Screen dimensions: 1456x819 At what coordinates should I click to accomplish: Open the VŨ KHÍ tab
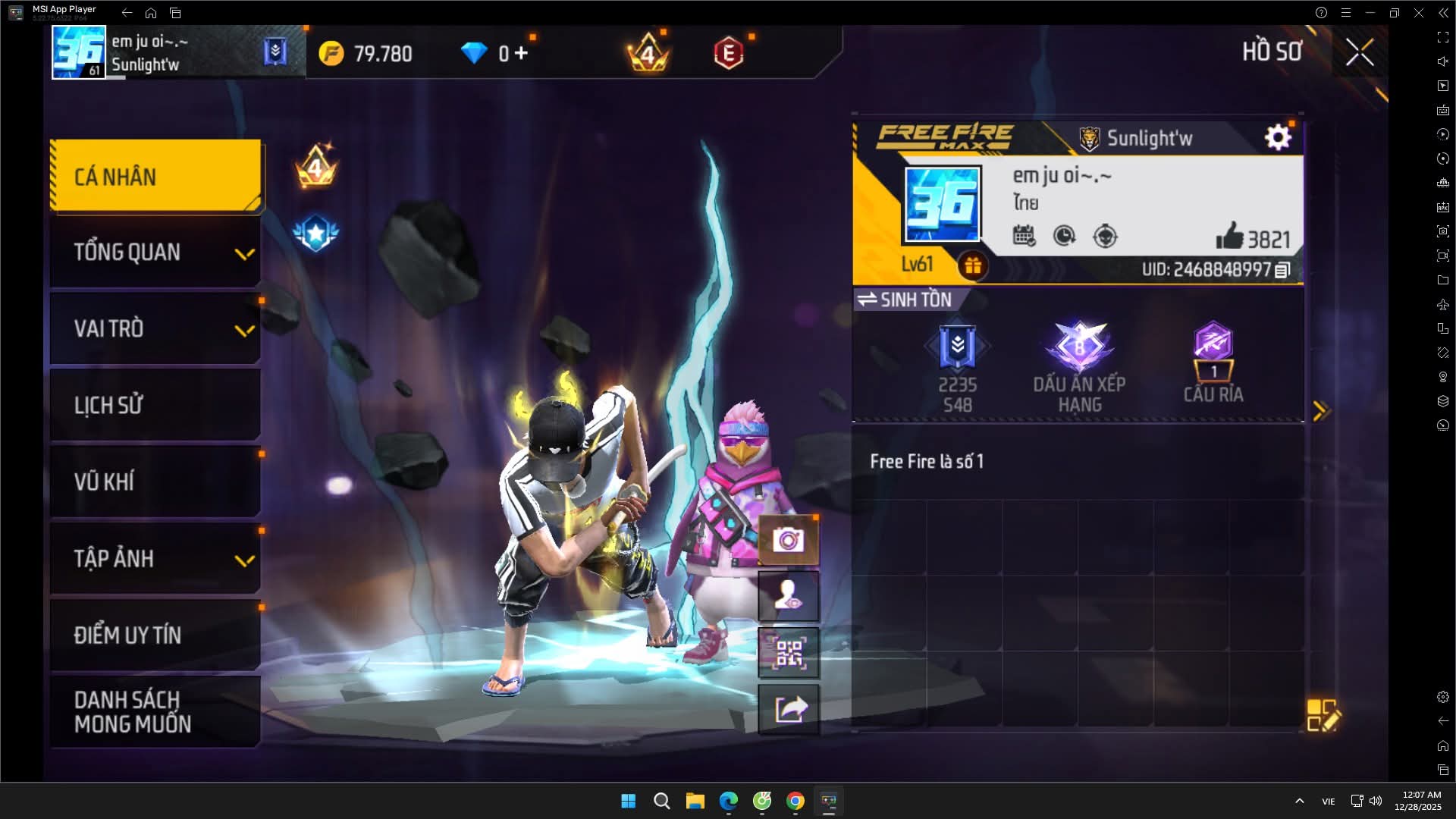155,482
